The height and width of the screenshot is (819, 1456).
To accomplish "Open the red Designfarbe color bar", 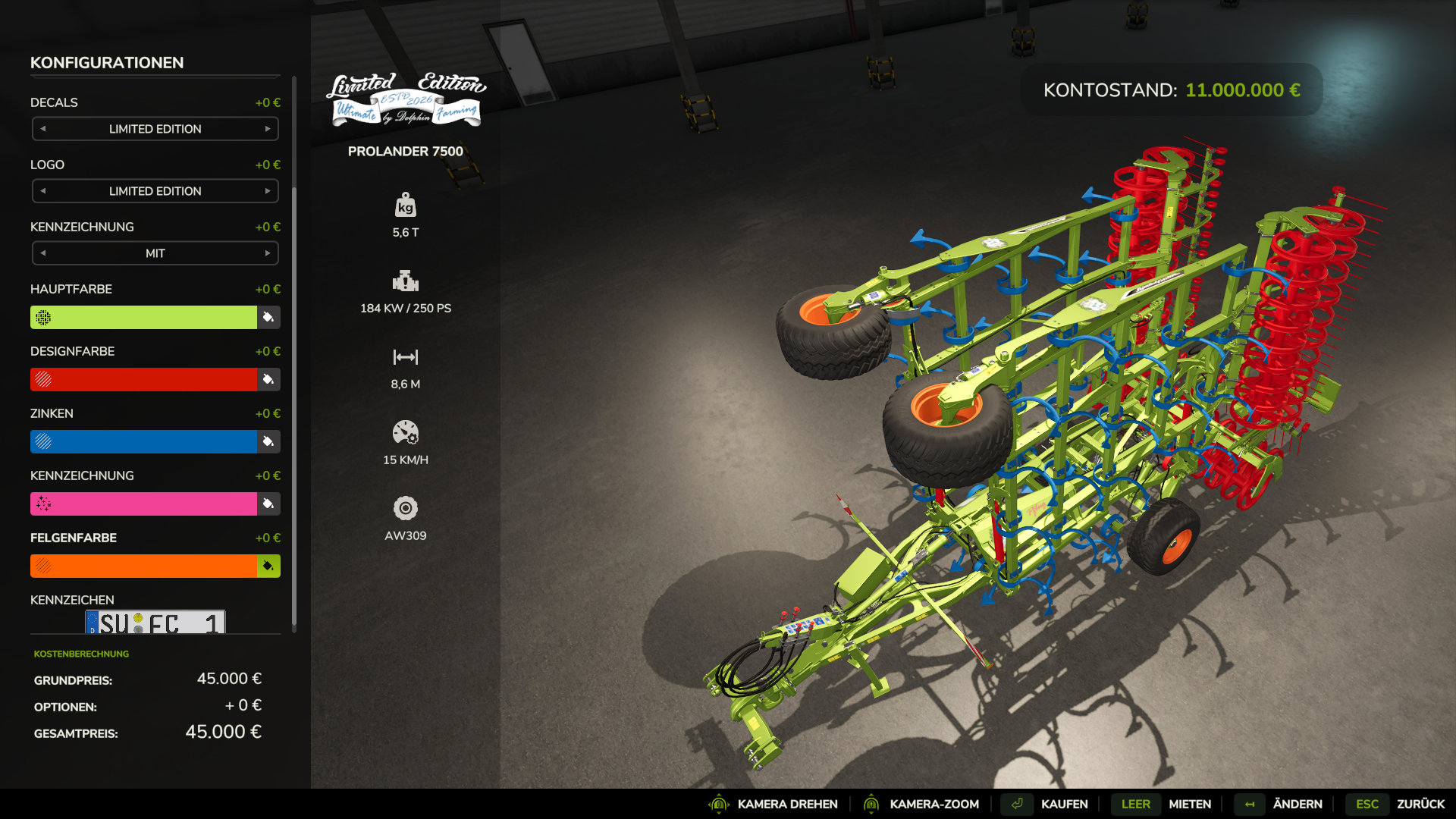I will pyautogui.click(x=144, y=379).
